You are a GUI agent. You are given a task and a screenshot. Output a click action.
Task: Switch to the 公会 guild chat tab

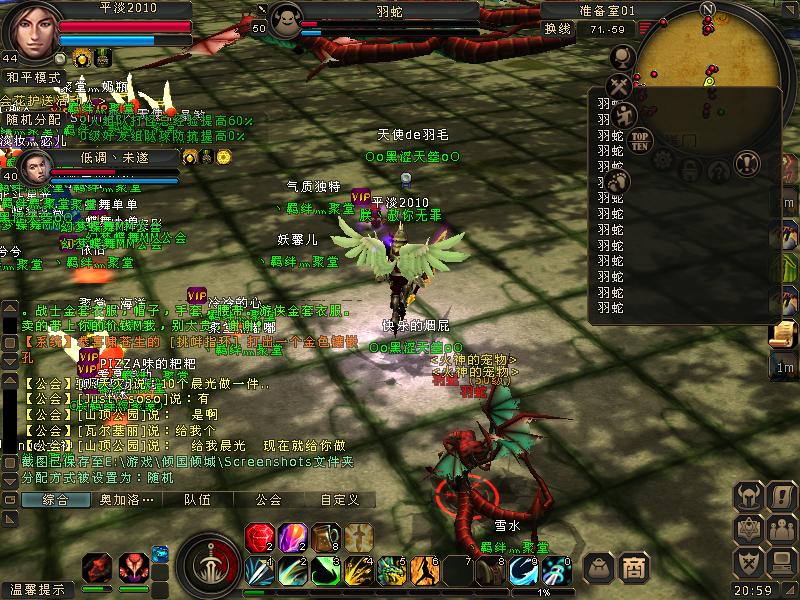click(x=268, y=500)
